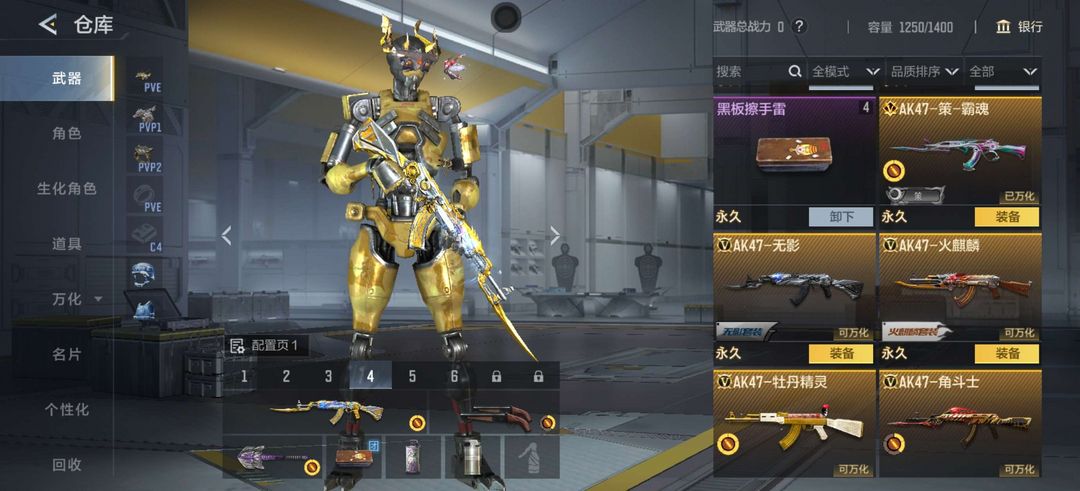
Task: Open the 全模式 mode dropdown
Action: tap(845, 72)
